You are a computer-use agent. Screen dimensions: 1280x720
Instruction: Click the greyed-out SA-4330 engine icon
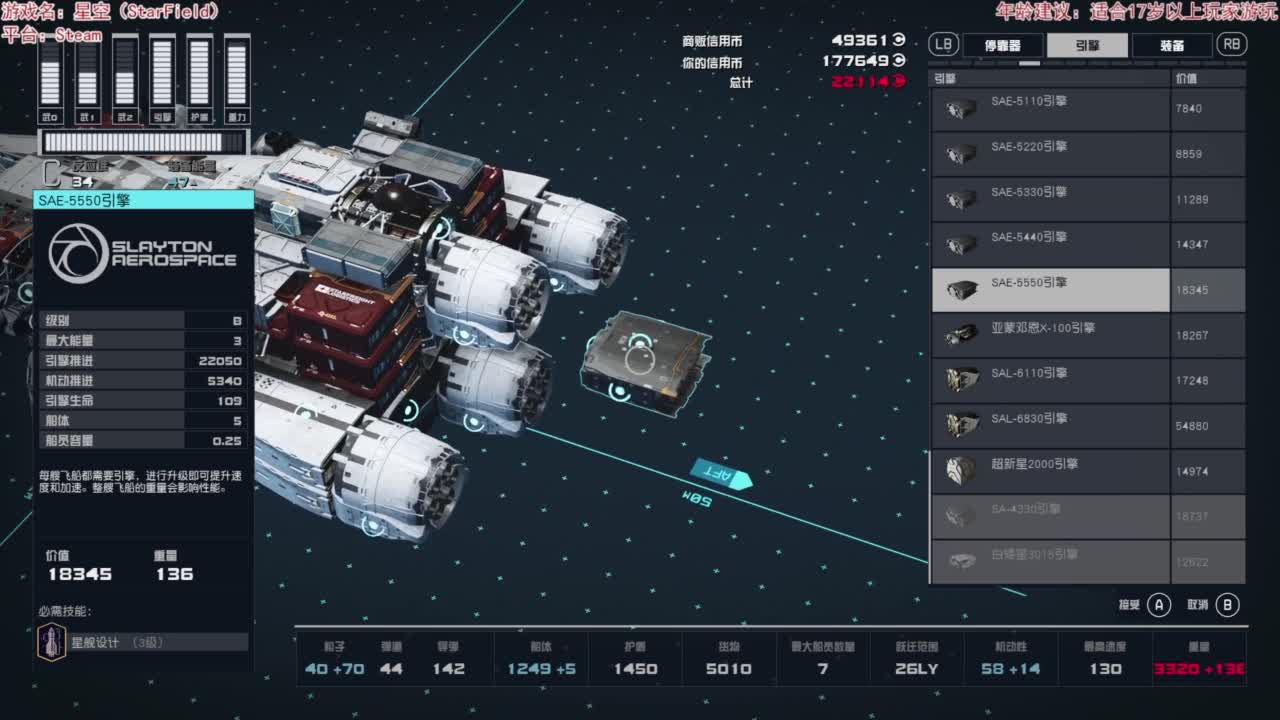[x=960, y=515]
